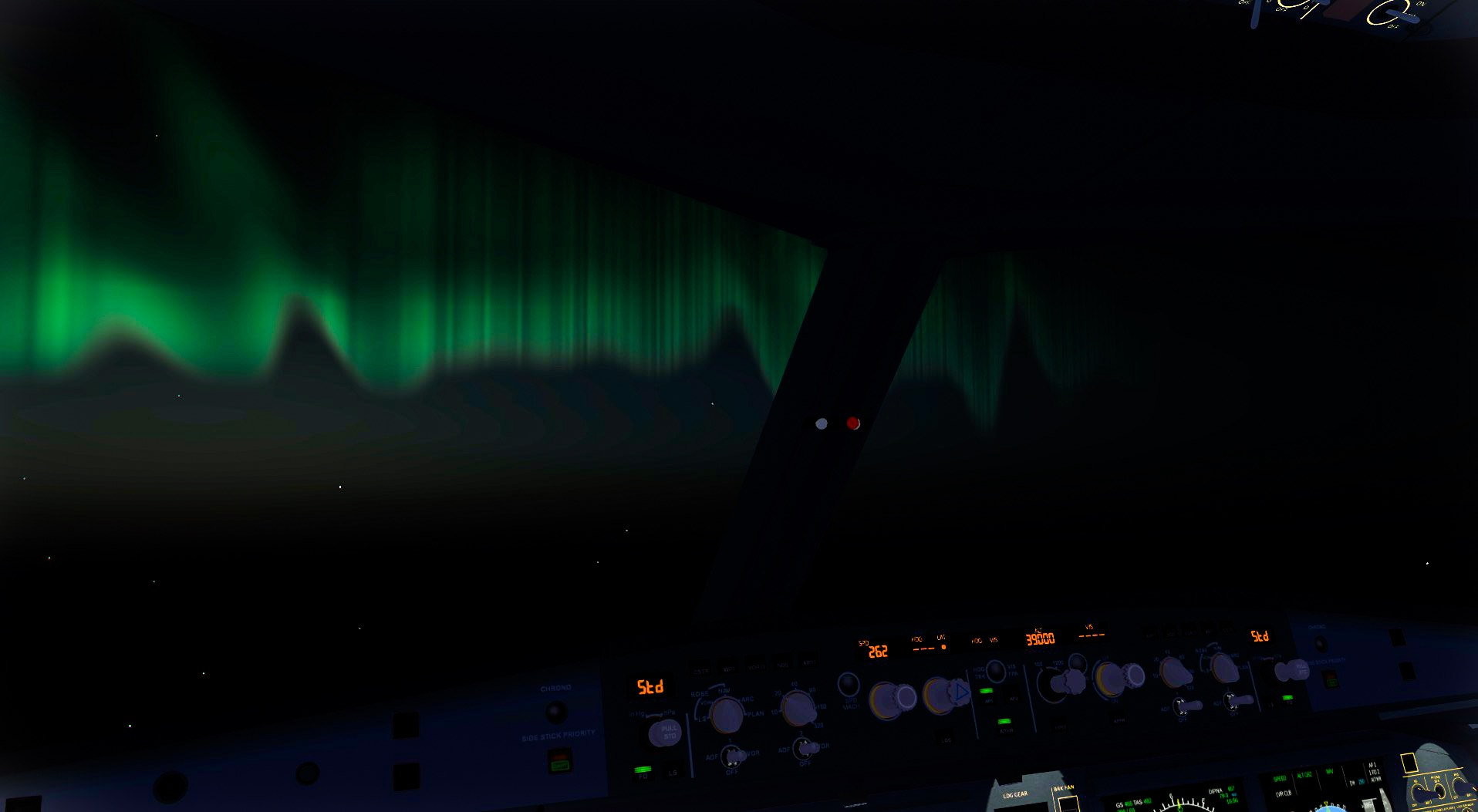
Task: Toggle the SPD MACH button
Action: [x=849, y=684]
